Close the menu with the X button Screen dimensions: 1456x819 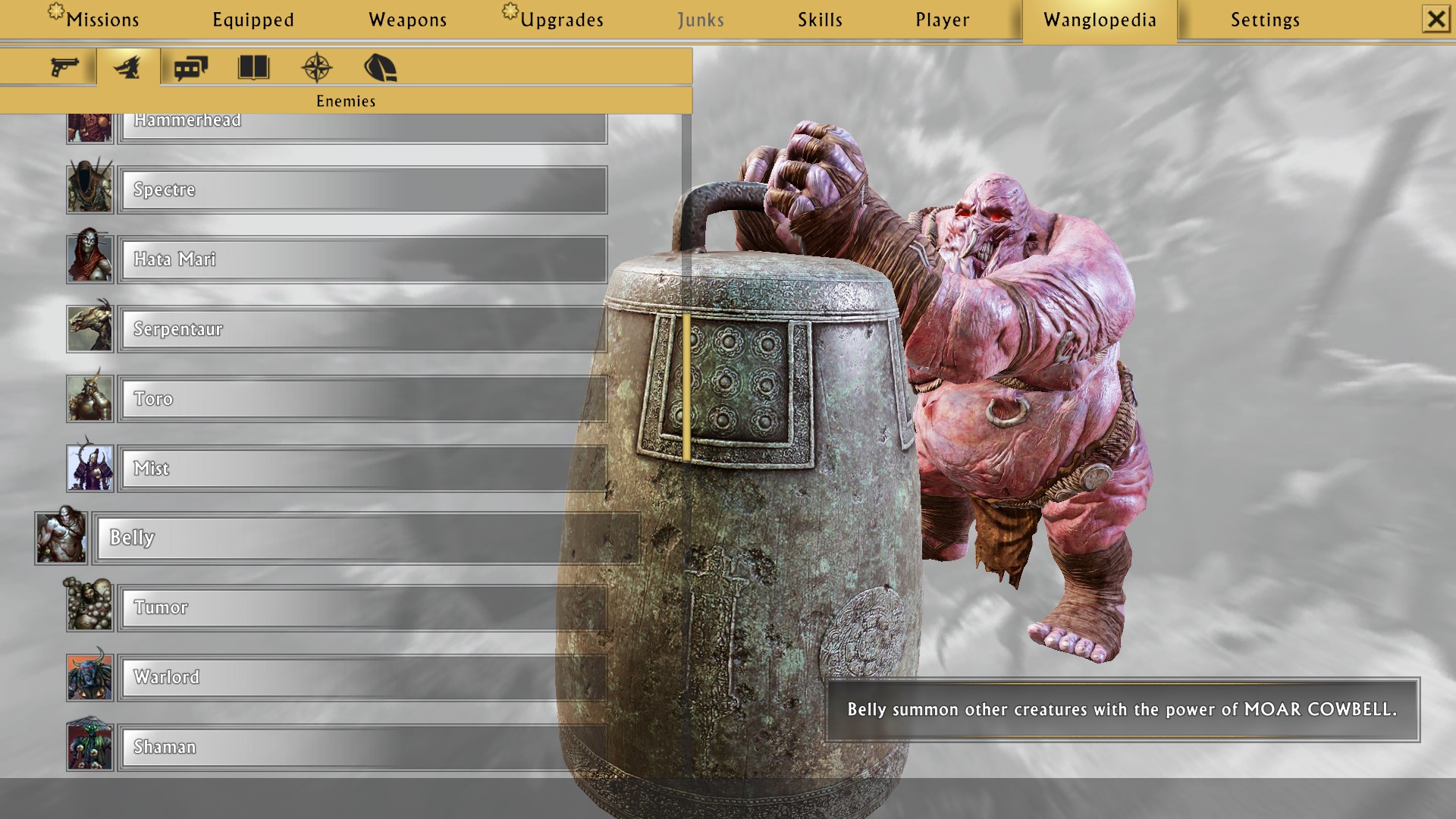pos(1436,19)
